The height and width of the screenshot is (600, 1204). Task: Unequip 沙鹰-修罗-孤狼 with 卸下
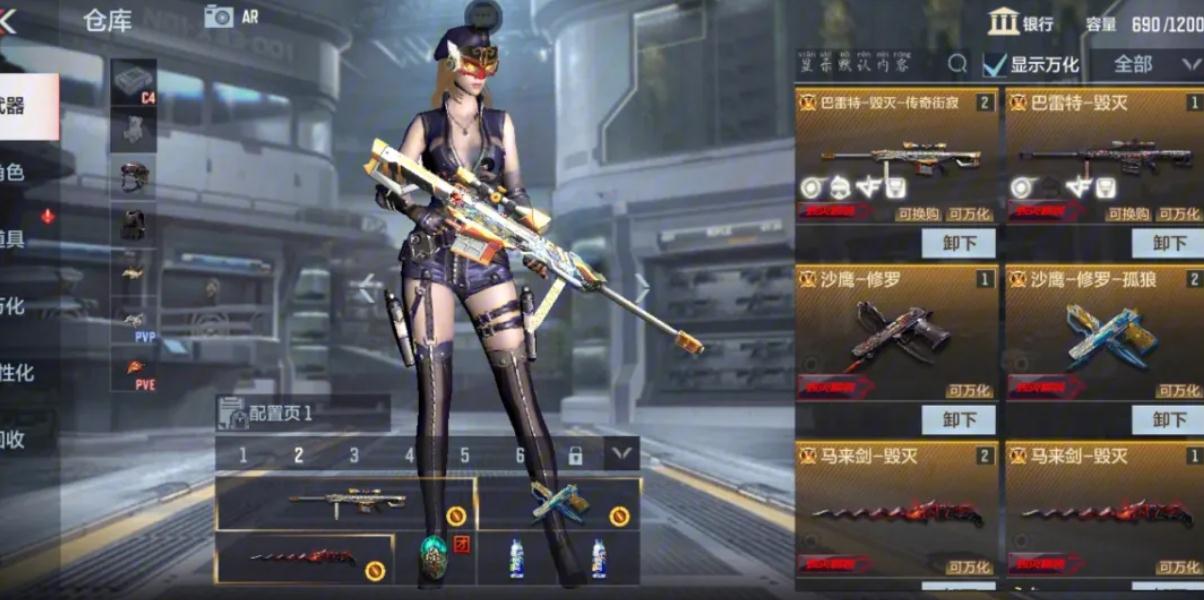(x=1167, y=419)
